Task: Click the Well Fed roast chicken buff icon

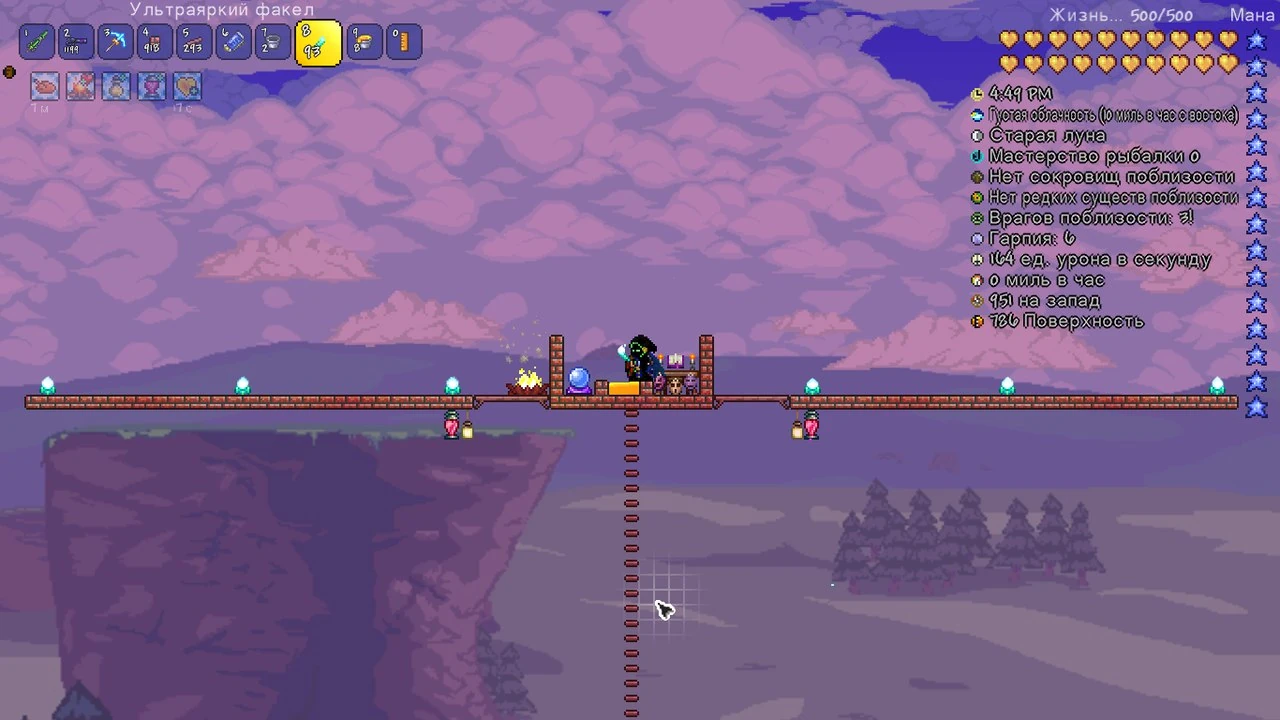Action: click(44, 87)
